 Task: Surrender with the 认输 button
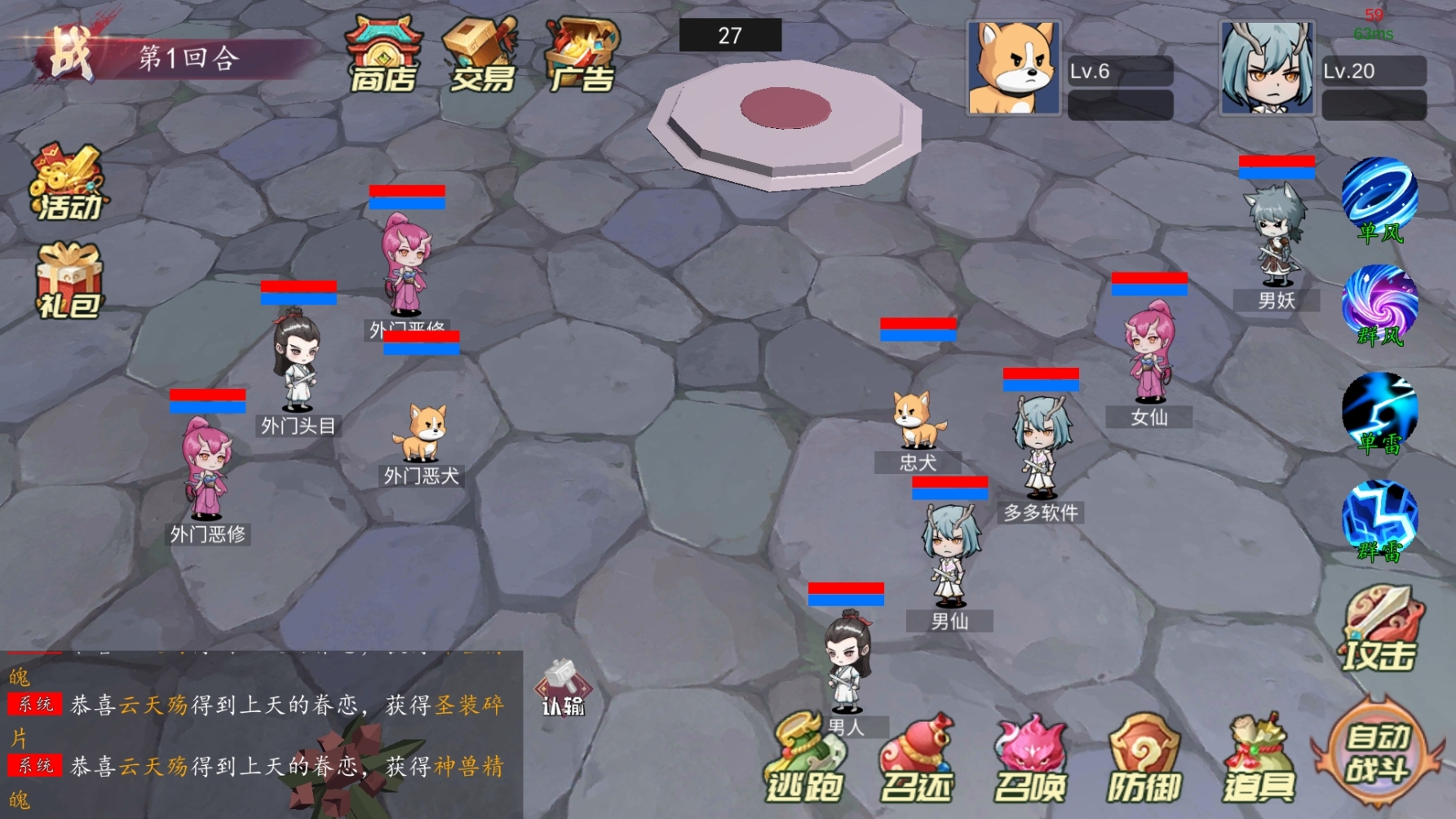point(563,688)
